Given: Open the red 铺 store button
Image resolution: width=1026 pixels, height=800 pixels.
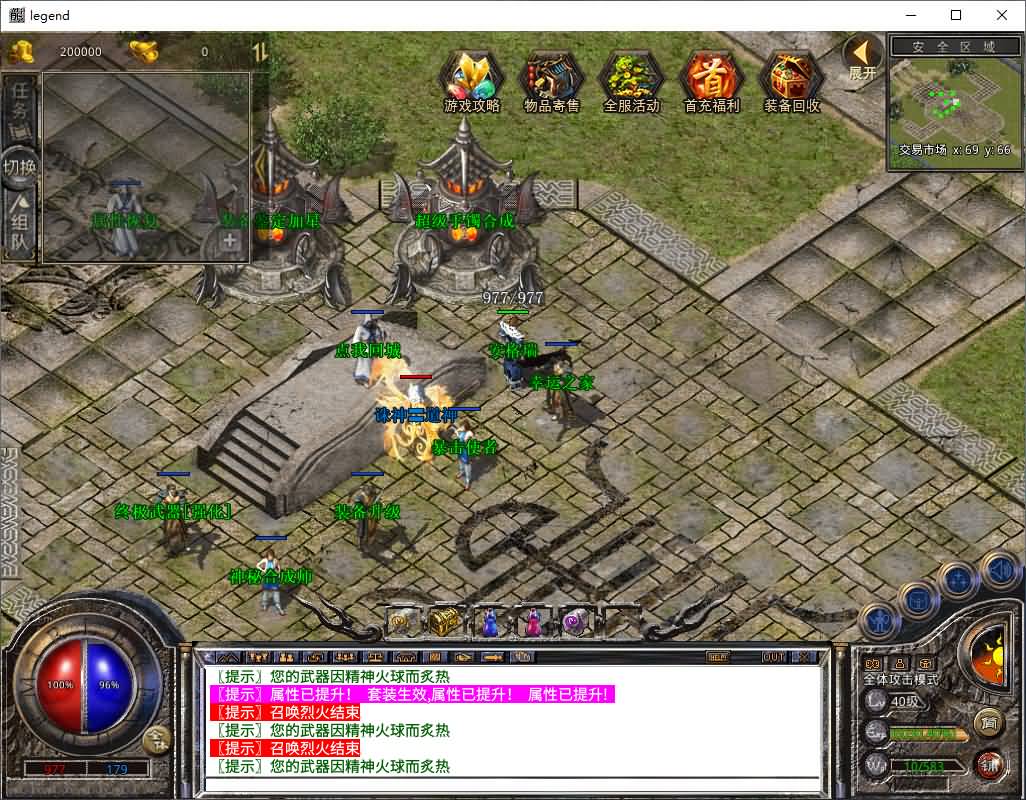Looking at the screenshot, I should point(989,765).
